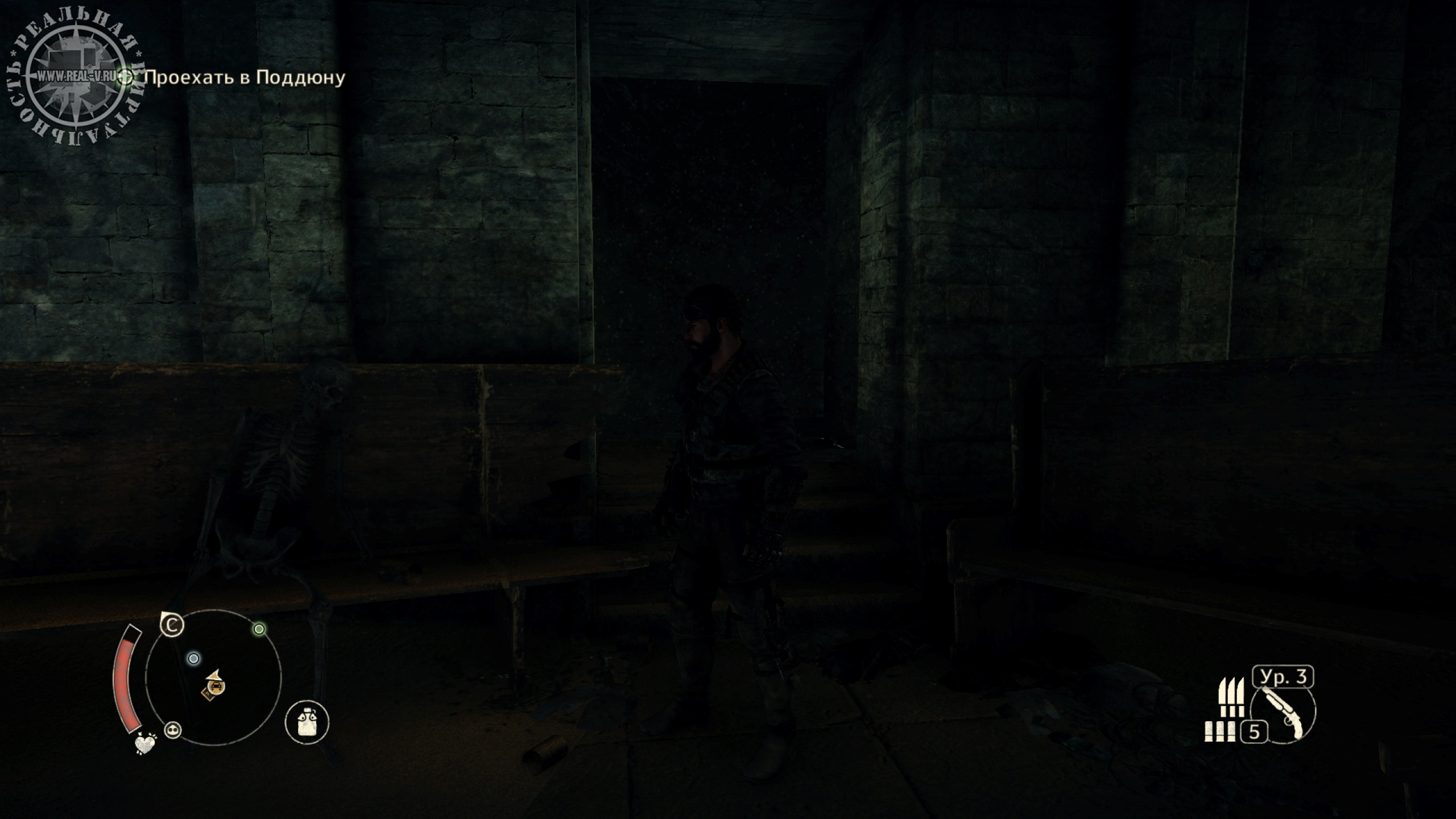Image resolution: width=1456 pixels, height=819 pixels.
Task: Click the green marker on the minimap
Action: (x=259, y=629)
